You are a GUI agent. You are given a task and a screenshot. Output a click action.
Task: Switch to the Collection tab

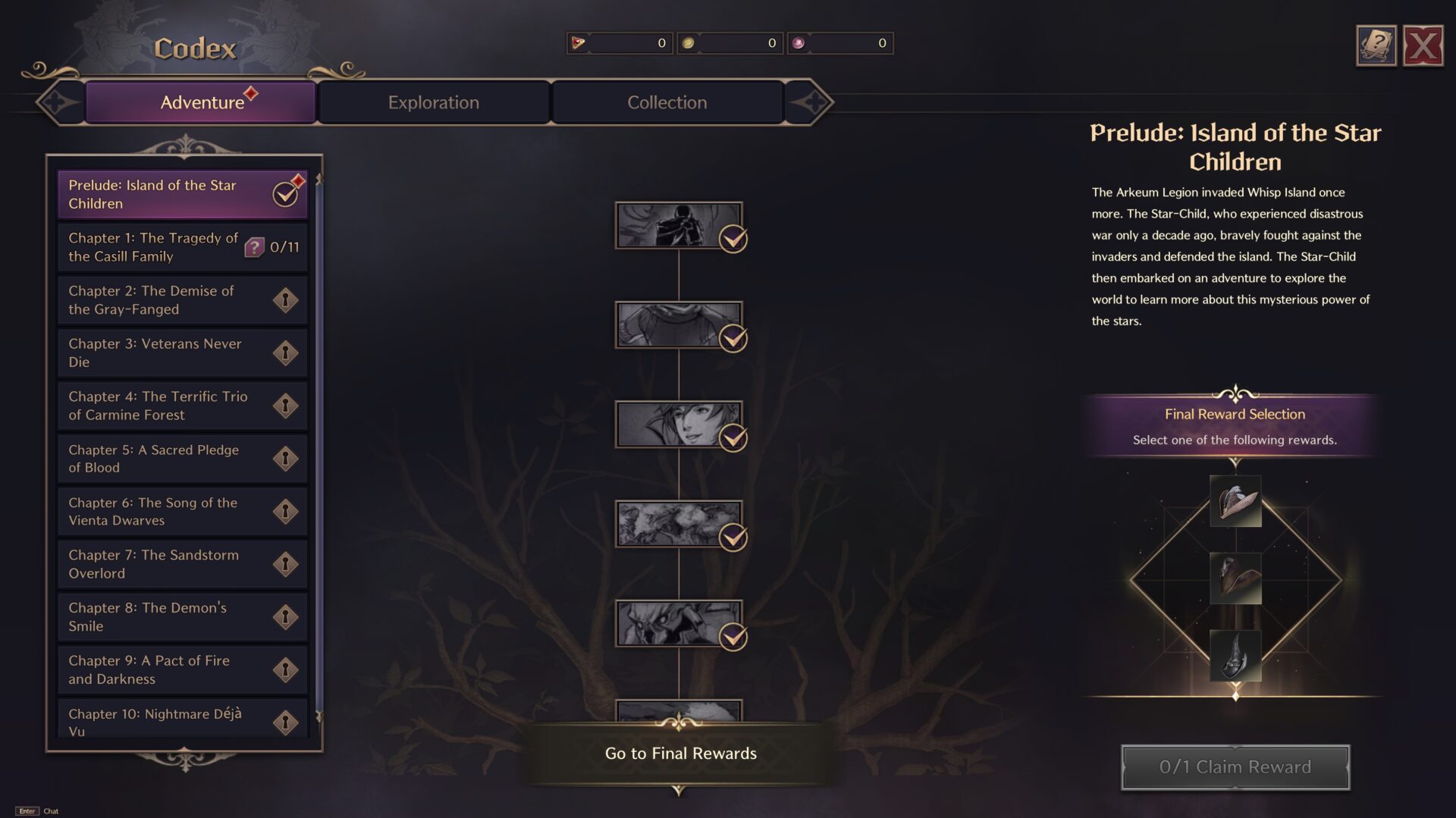click(x=667, y=102)
